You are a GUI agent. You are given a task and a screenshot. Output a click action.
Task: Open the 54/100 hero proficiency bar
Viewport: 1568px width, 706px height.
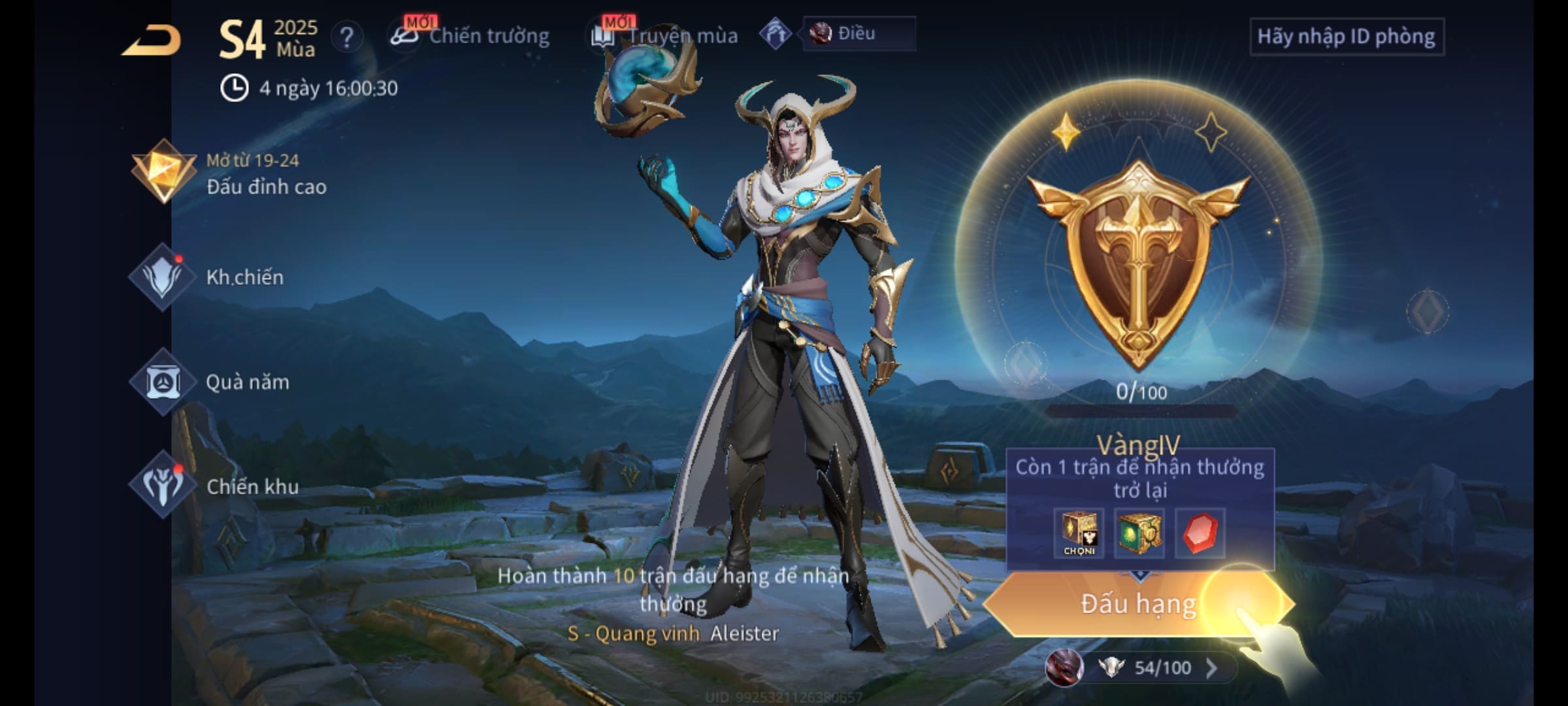[1150, 667]
